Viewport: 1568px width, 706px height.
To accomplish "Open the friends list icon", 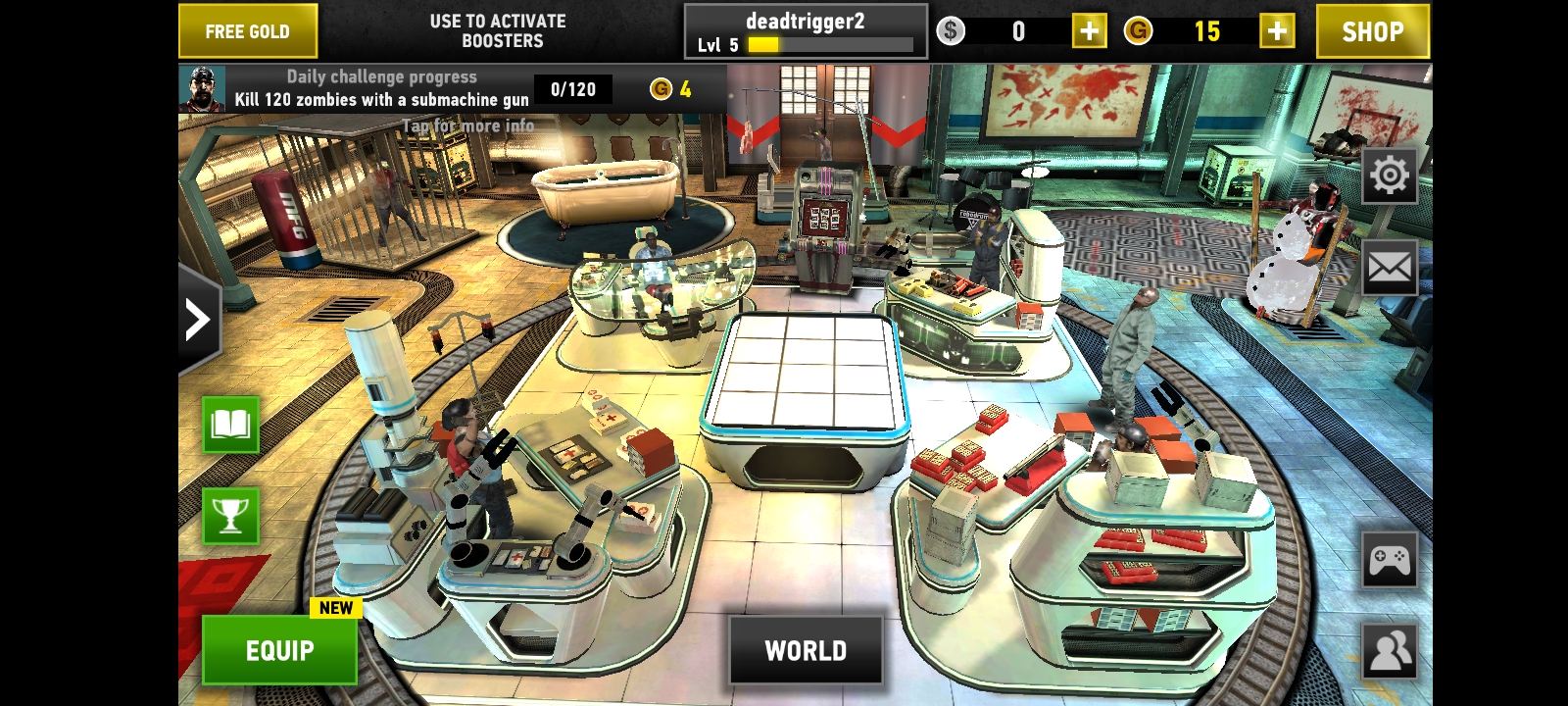I will (1389, 650).
